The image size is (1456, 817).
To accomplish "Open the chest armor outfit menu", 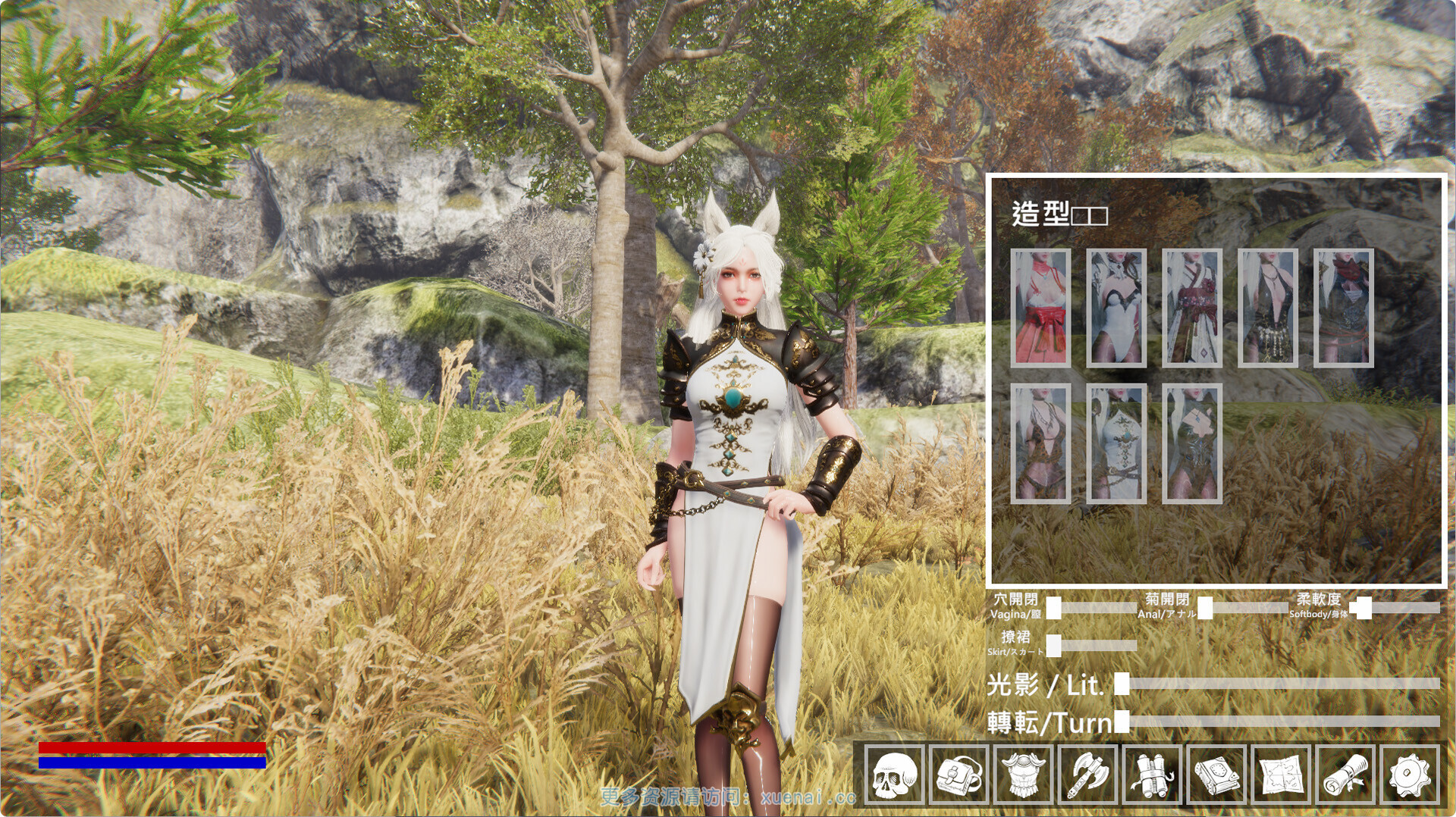I will click(1024, 775).
